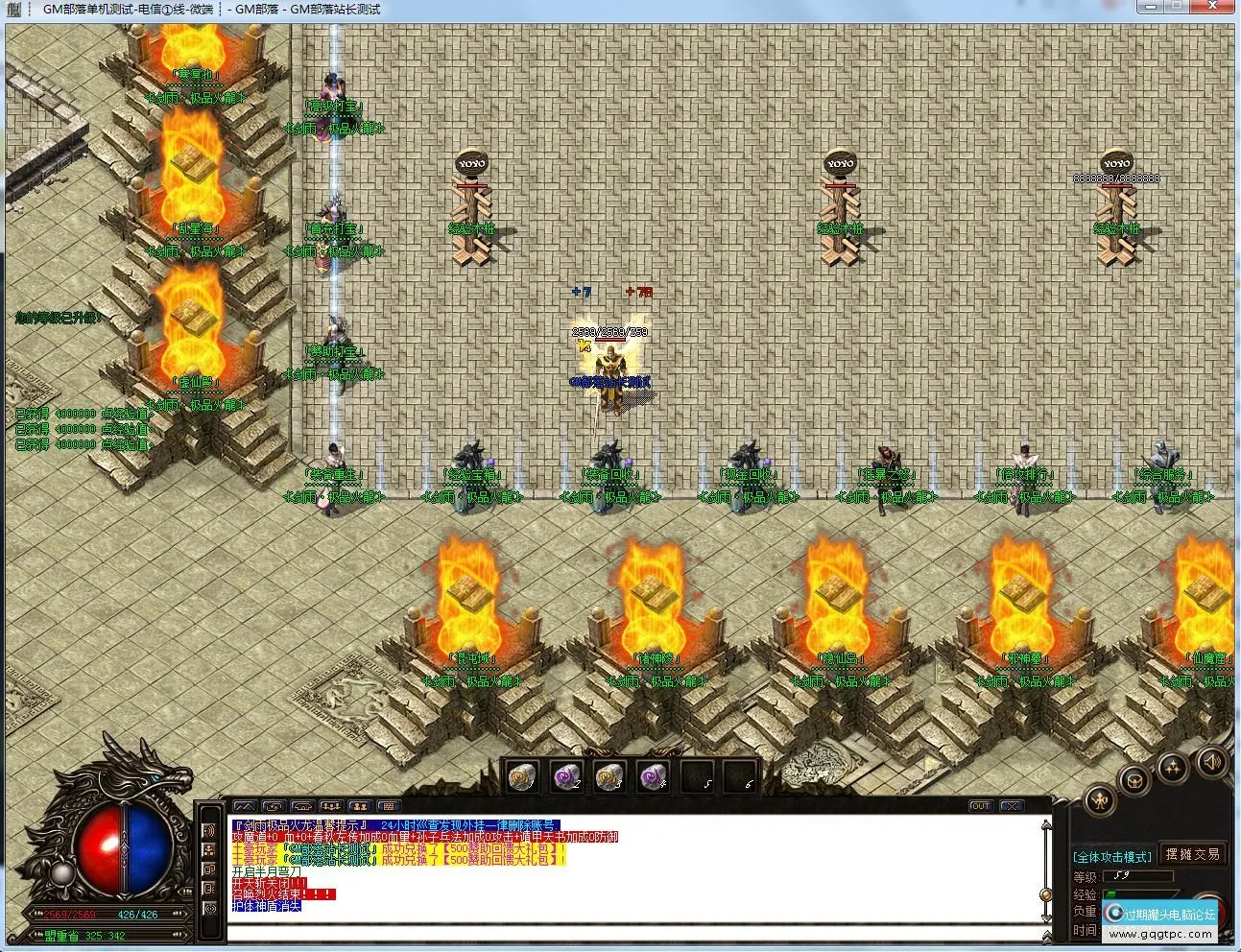Minimize the game window
Image resolution: width=1241 pixels, height=952 pixels.
click(1152, 7)
